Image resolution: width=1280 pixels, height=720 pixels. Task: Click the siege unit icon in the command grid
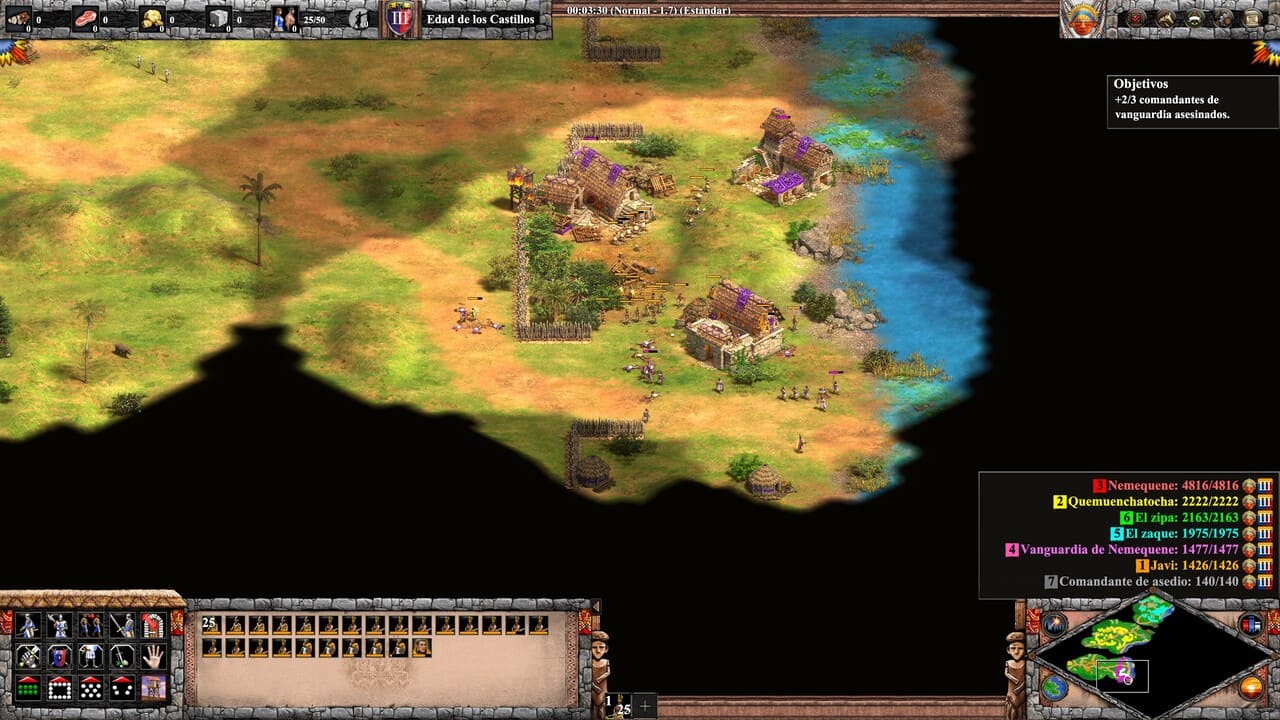152,690
